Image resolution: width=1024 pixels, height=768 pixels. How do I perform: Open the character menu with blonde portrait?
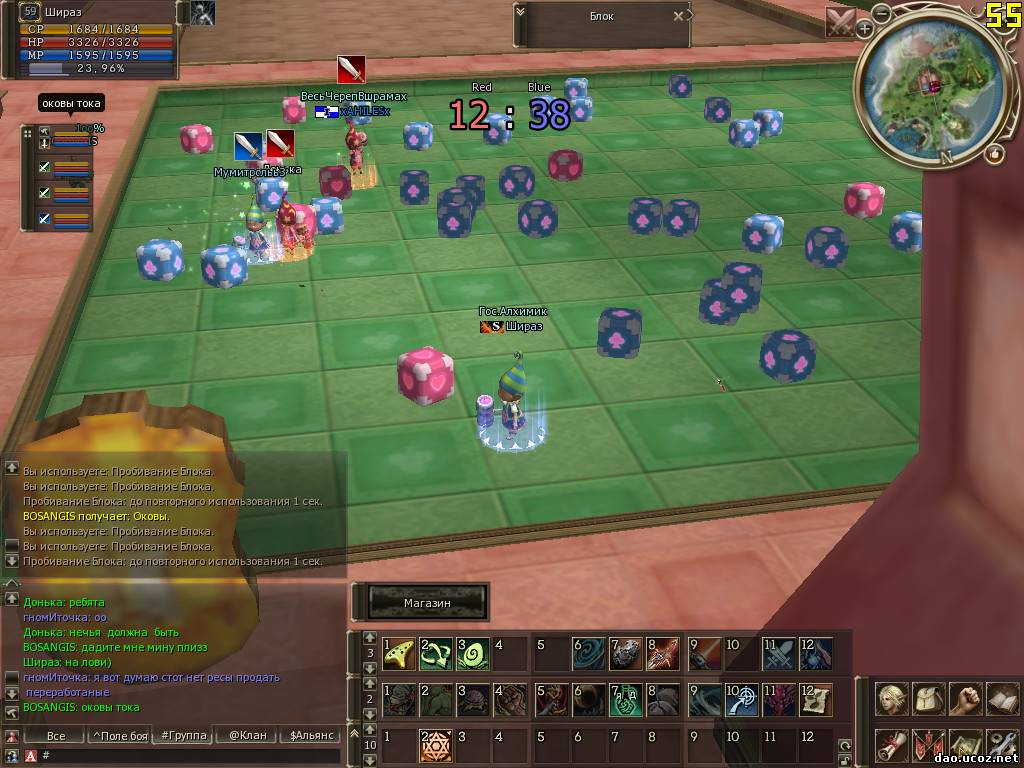click(891, 699)
